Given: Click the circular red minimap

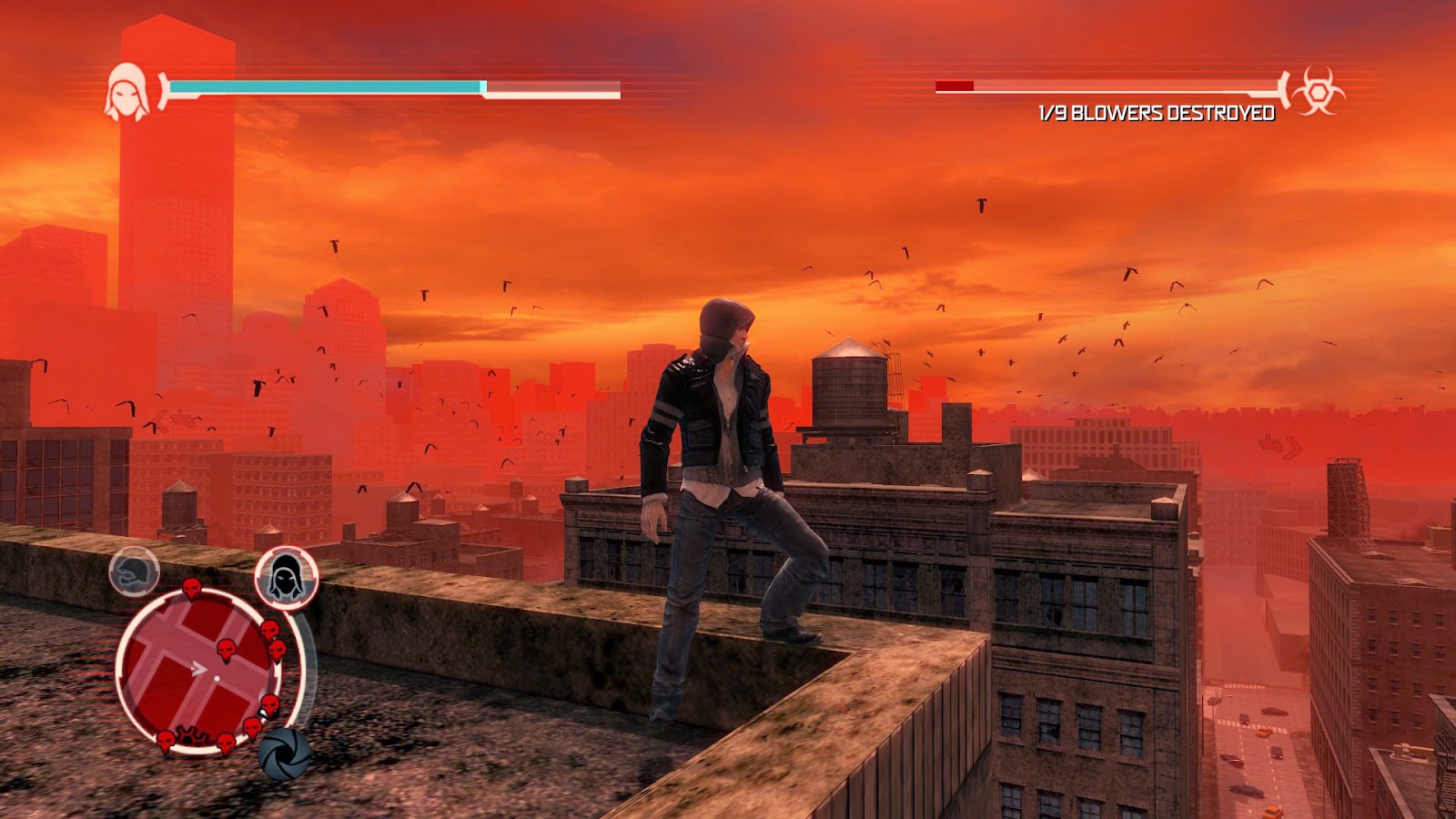Looking at the screenshot, I should pyautogui.click(x=197, y=672).
